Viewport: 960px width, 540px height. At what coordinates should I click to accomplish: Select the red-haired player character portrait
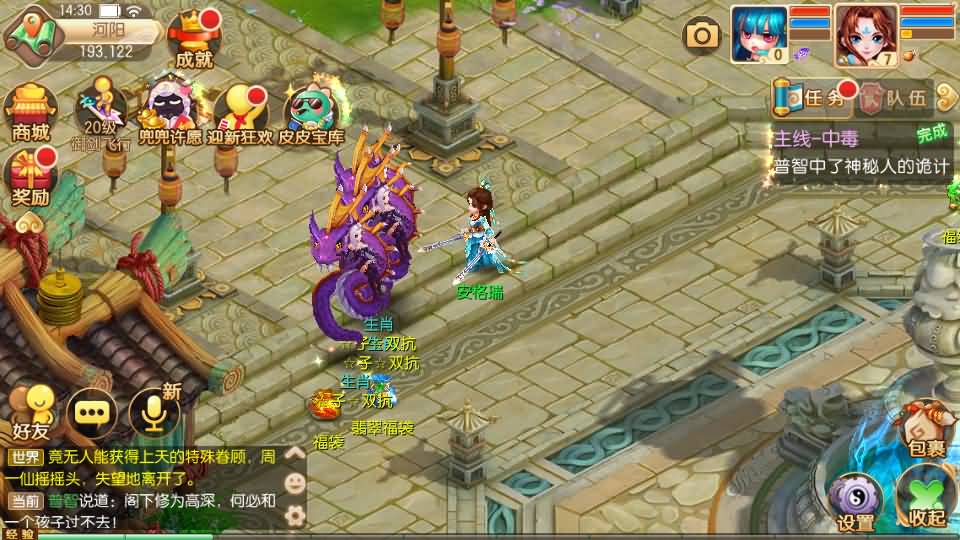point(865,35)
